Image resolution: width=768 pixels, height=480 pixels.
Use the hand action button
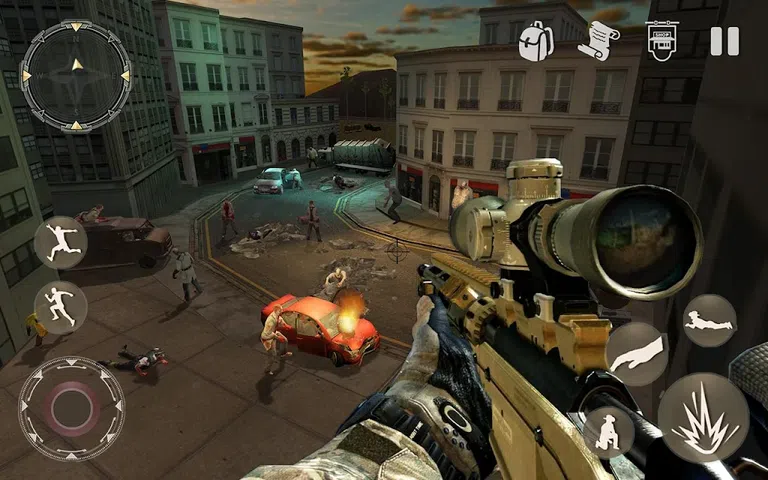tap(635, 354)
